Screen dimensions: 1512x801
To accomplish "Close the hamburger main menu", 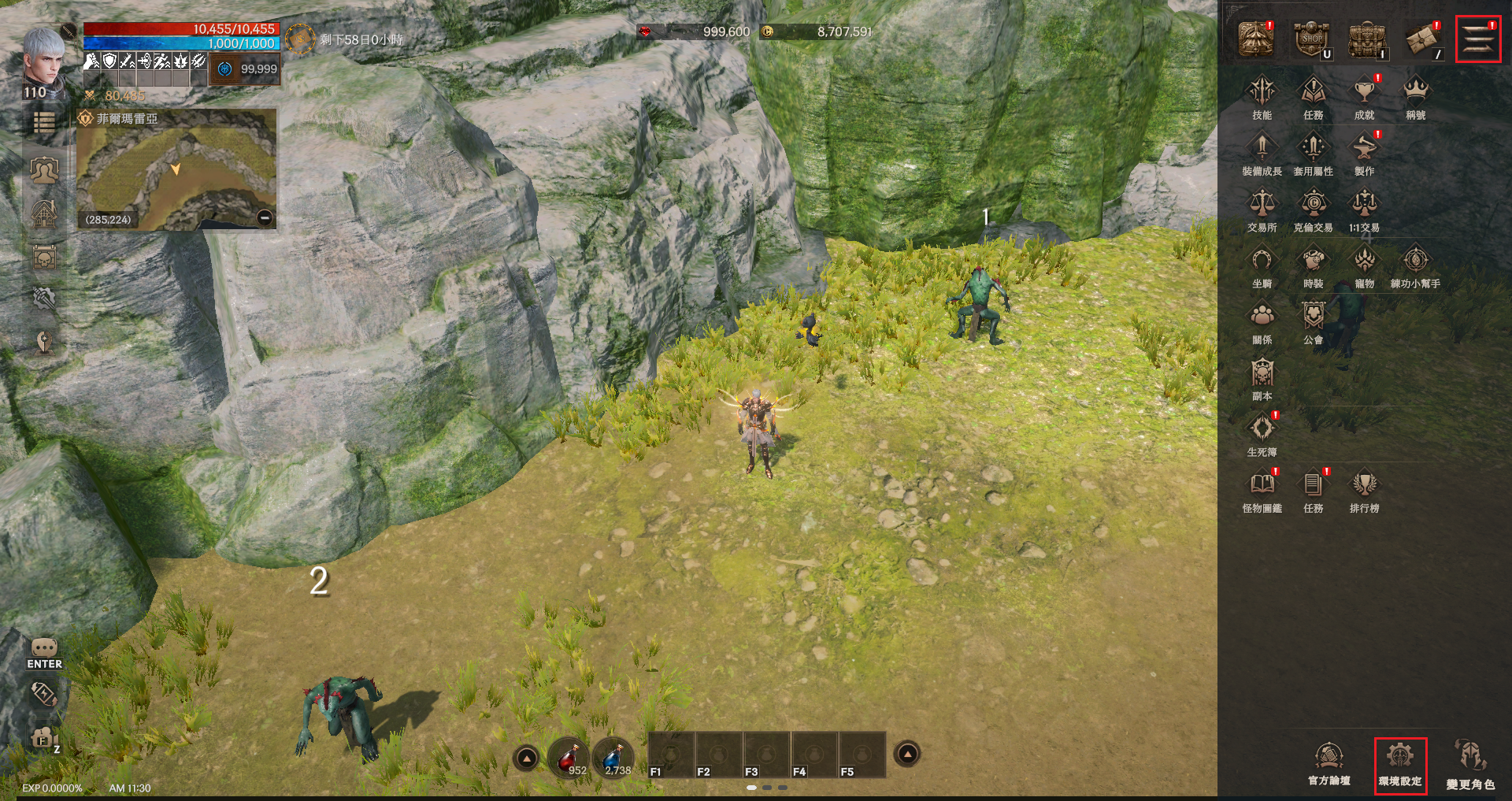I will (x=1478, y=39).
